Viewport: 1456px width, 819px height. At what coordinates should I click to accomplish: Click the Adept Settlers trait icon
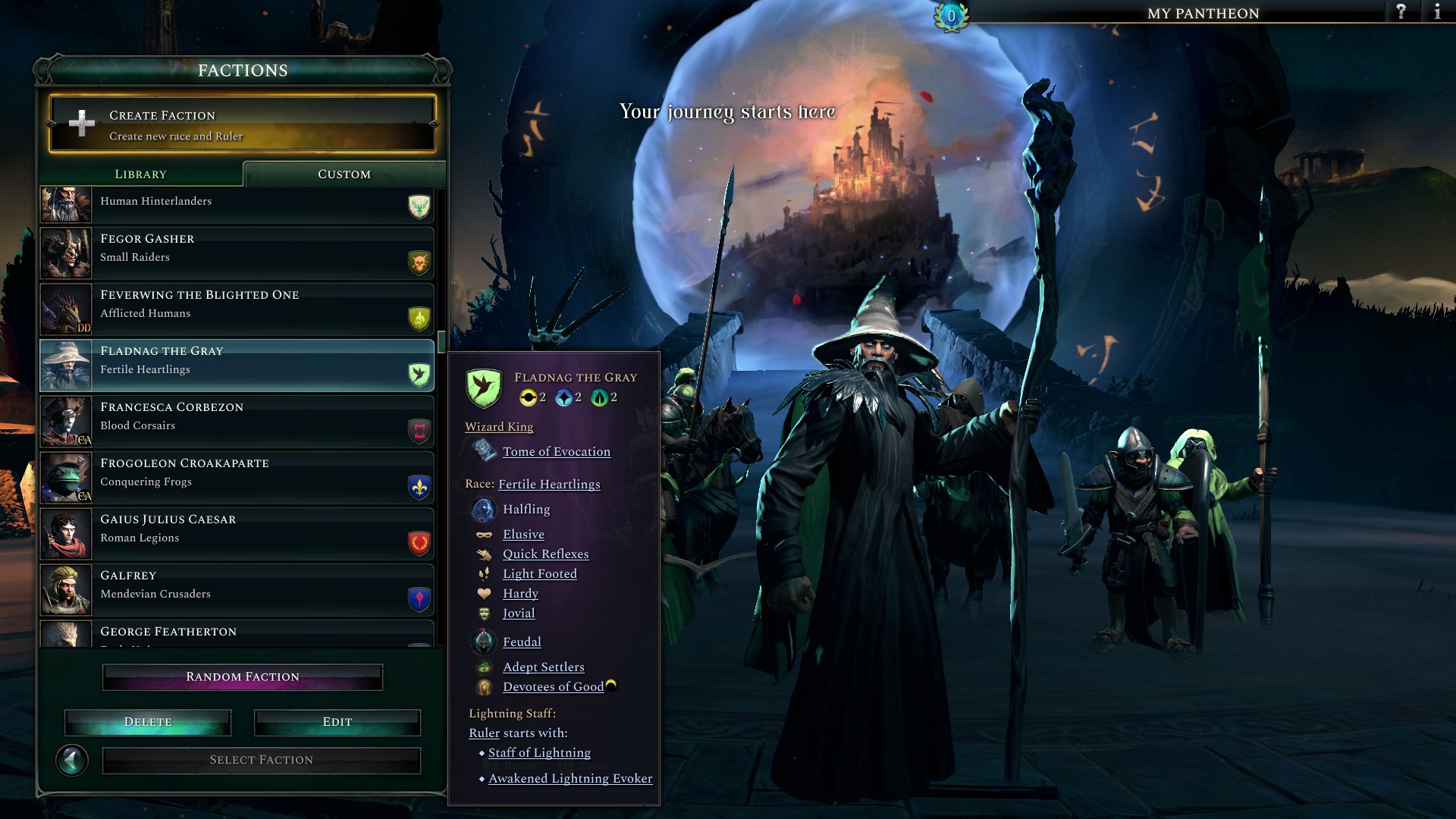pyautogui.click(x=484, y=667)
